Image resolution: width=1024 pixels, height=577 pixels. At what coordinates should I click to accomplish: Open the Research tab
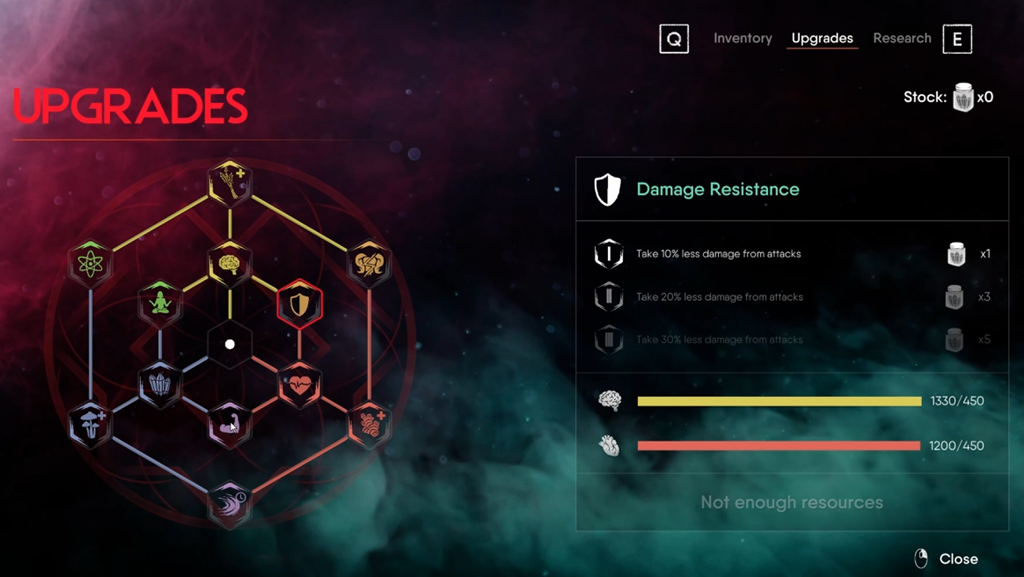pyautogui.click(x=901, y=38)
